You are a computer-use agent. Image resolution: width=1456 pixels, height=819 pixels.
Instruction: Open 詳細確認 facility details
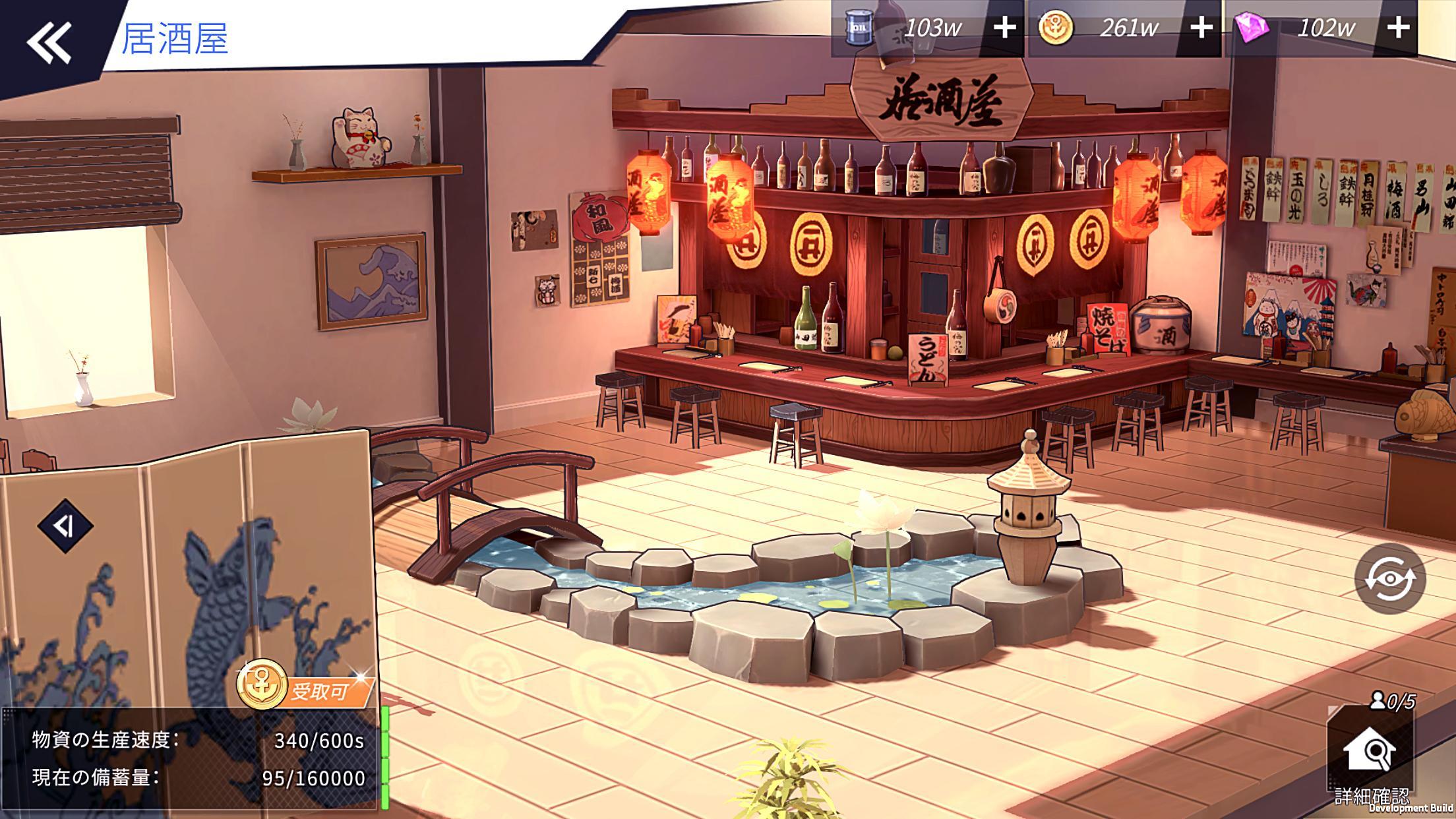1370,755
